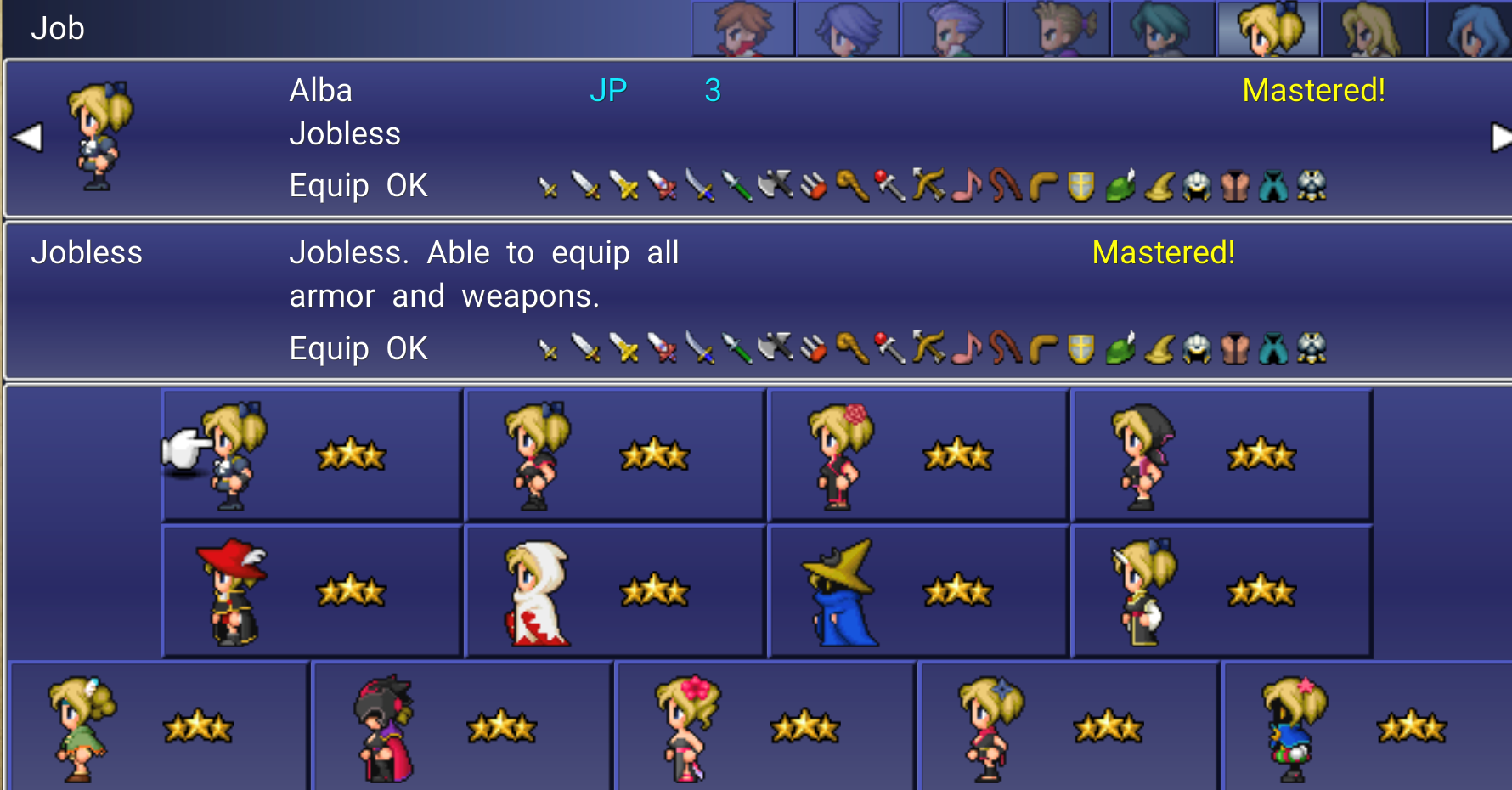Pick the blue-outfit job with the pink star
The image size is (1512, 790).
coord(1366,727)
